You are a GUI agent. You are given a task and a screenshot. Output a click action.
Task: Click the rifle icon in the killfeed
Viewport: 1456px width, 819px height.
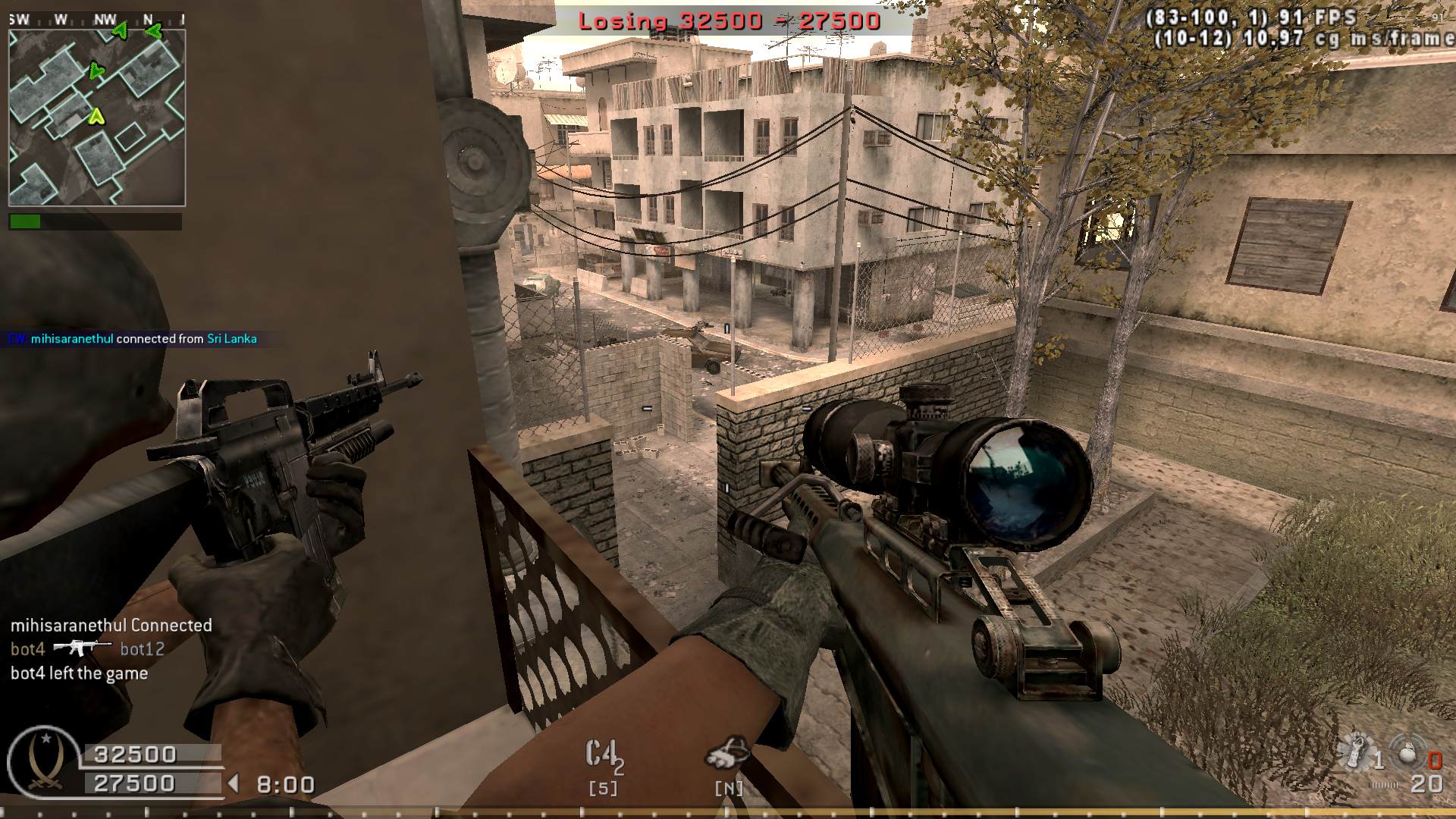pos(82,648)
